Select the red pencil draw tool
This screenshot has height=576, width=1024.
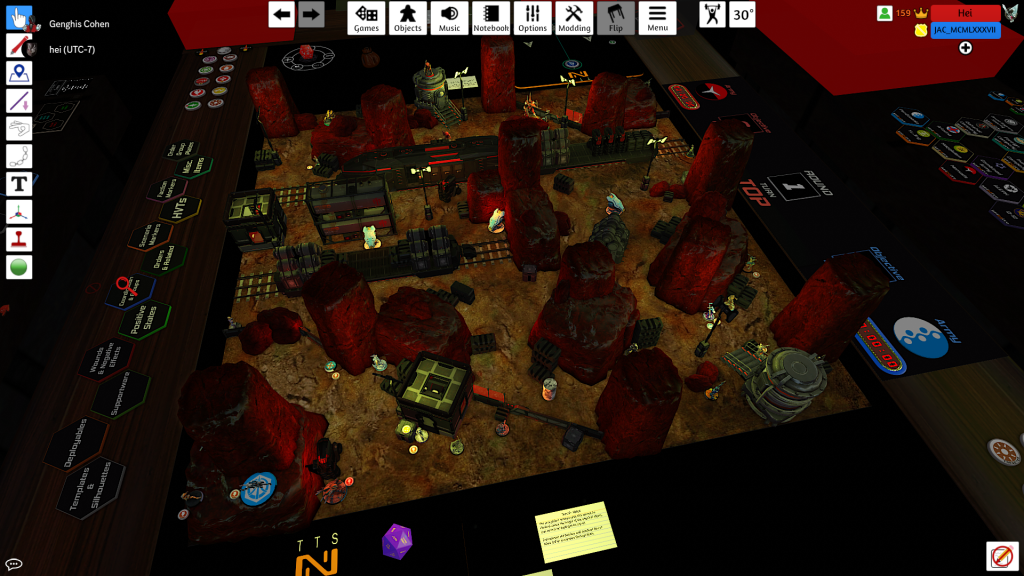click(20, 45)
